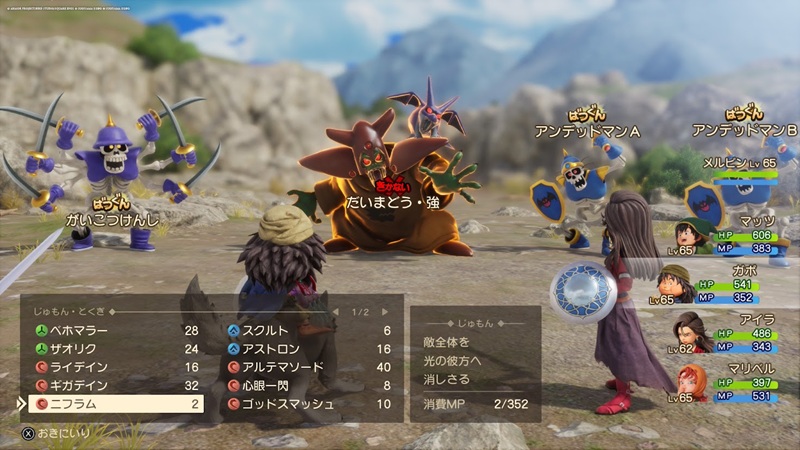Cast the ライデイン spell

click(x=110, y=367)
